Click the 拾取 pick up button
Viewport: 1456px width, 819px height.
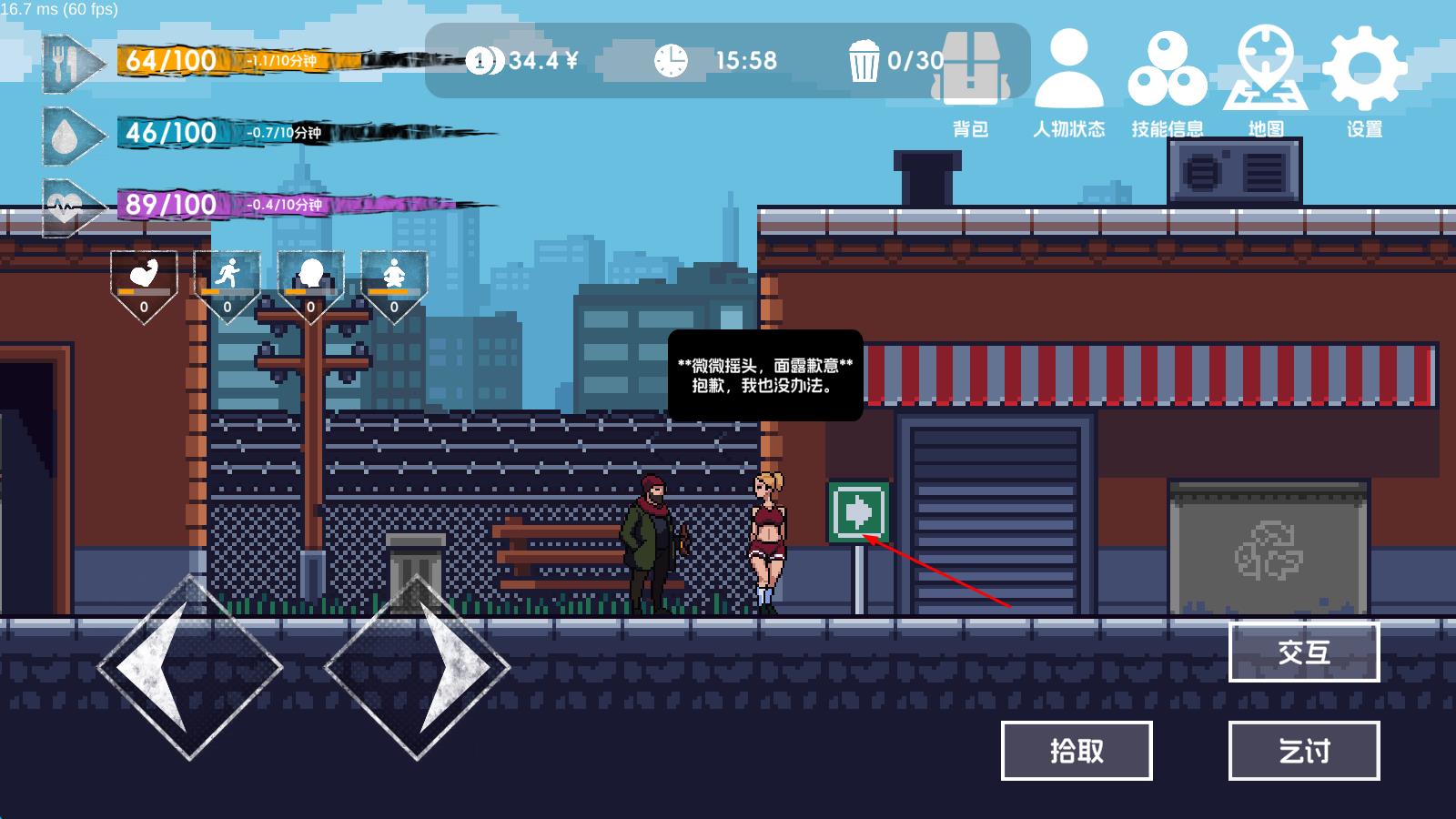tap(1077, 751)
